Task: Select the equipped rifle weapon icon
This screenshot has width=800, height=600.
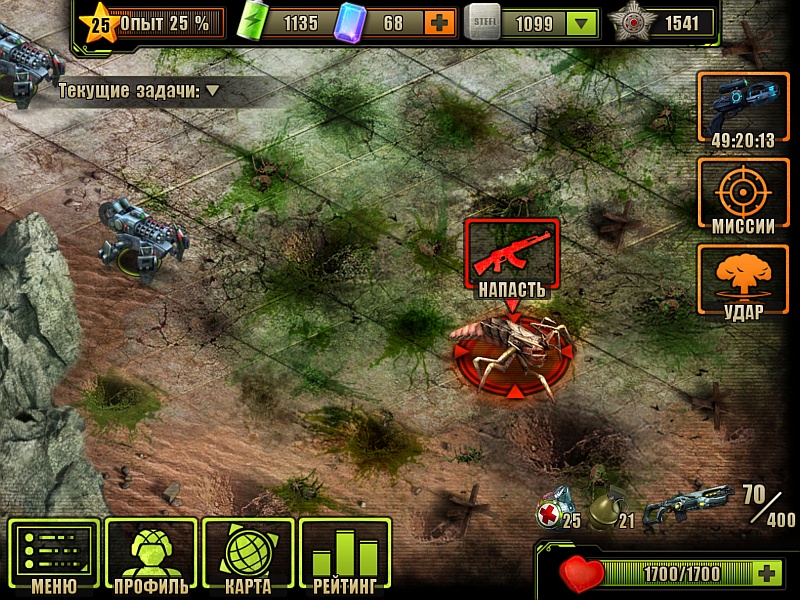Action: click(x=689, y=502)
